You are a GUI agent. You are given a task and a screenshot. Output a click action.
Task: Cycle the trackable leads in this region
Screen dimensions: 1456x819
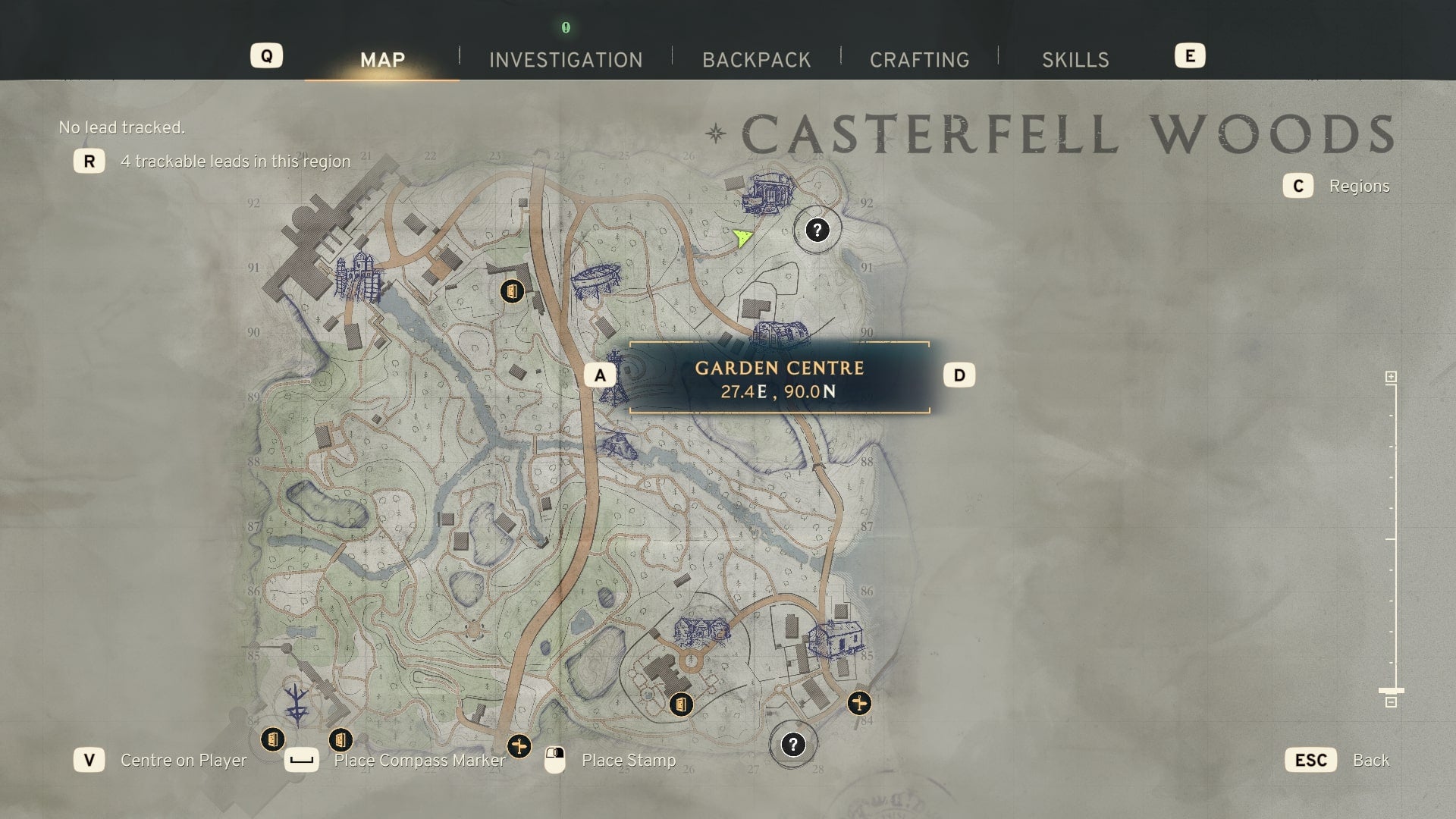[x=235, y=162]
